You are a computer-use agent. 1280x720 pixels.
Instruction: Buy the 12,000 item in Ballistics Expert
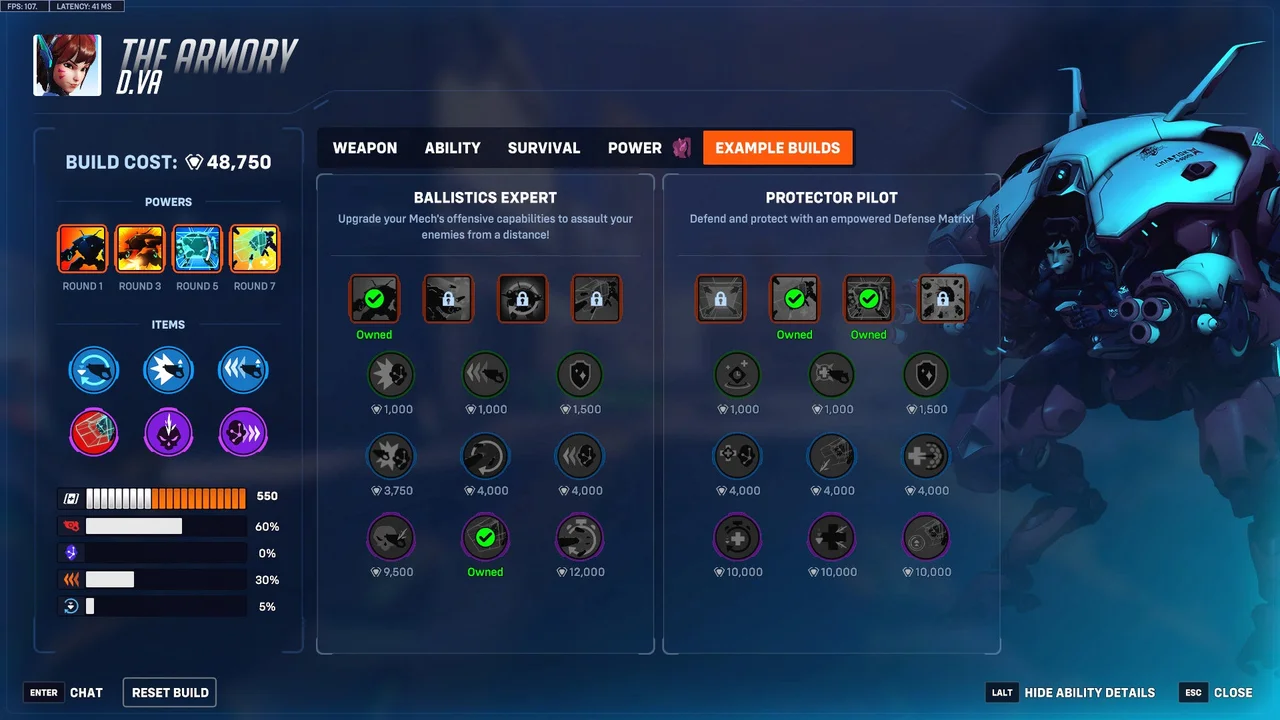pyautogui.click(x=580, y=538)
